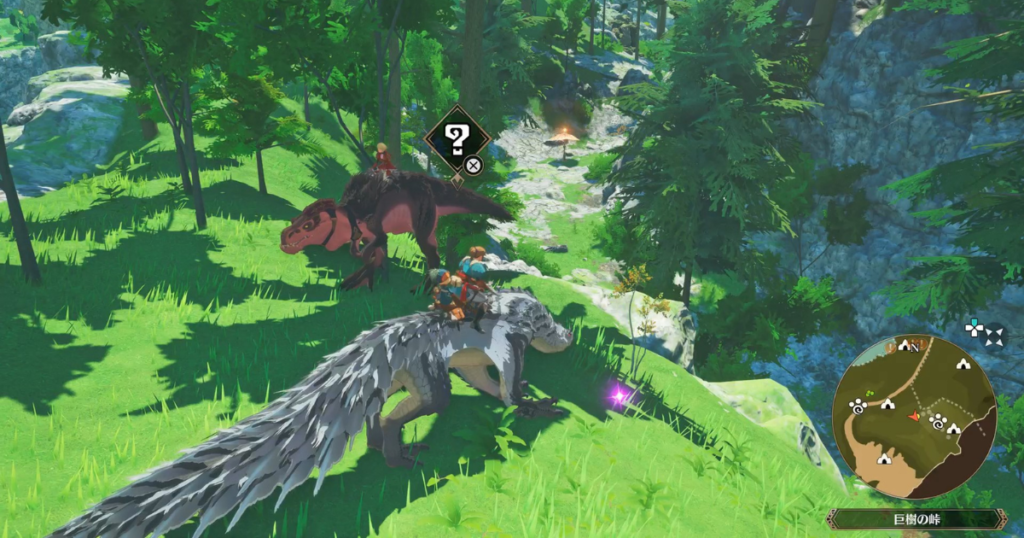The width and height of the screenshot is (1024, 538).
Task: Open the circular minimap
Action: click(x=913, y=416)
